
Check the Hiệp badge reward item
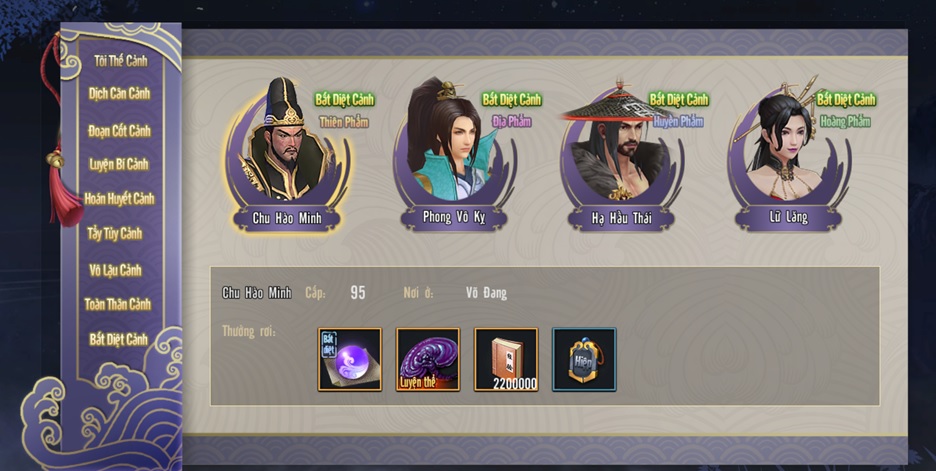coord(584,359)
